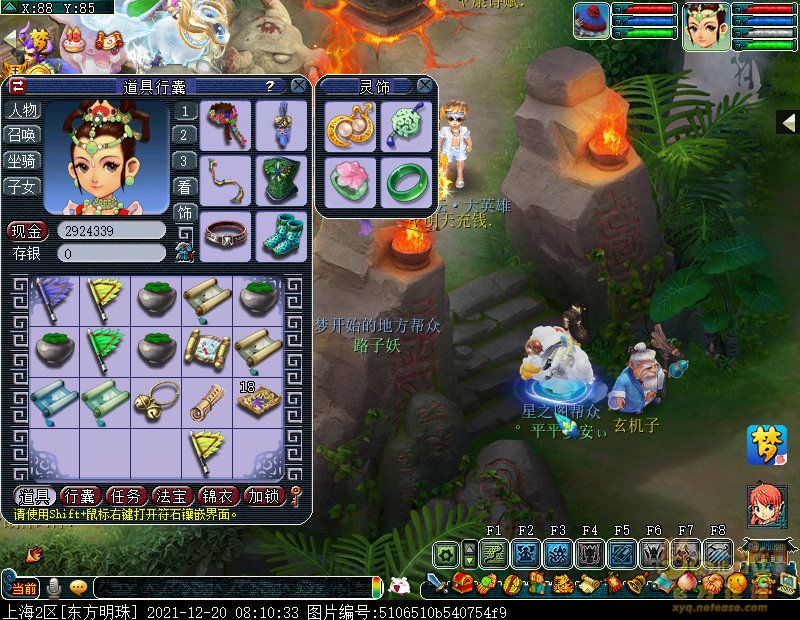Switch to the 行囊 bag tab
800x620 pixels.
tap(80, 496)
